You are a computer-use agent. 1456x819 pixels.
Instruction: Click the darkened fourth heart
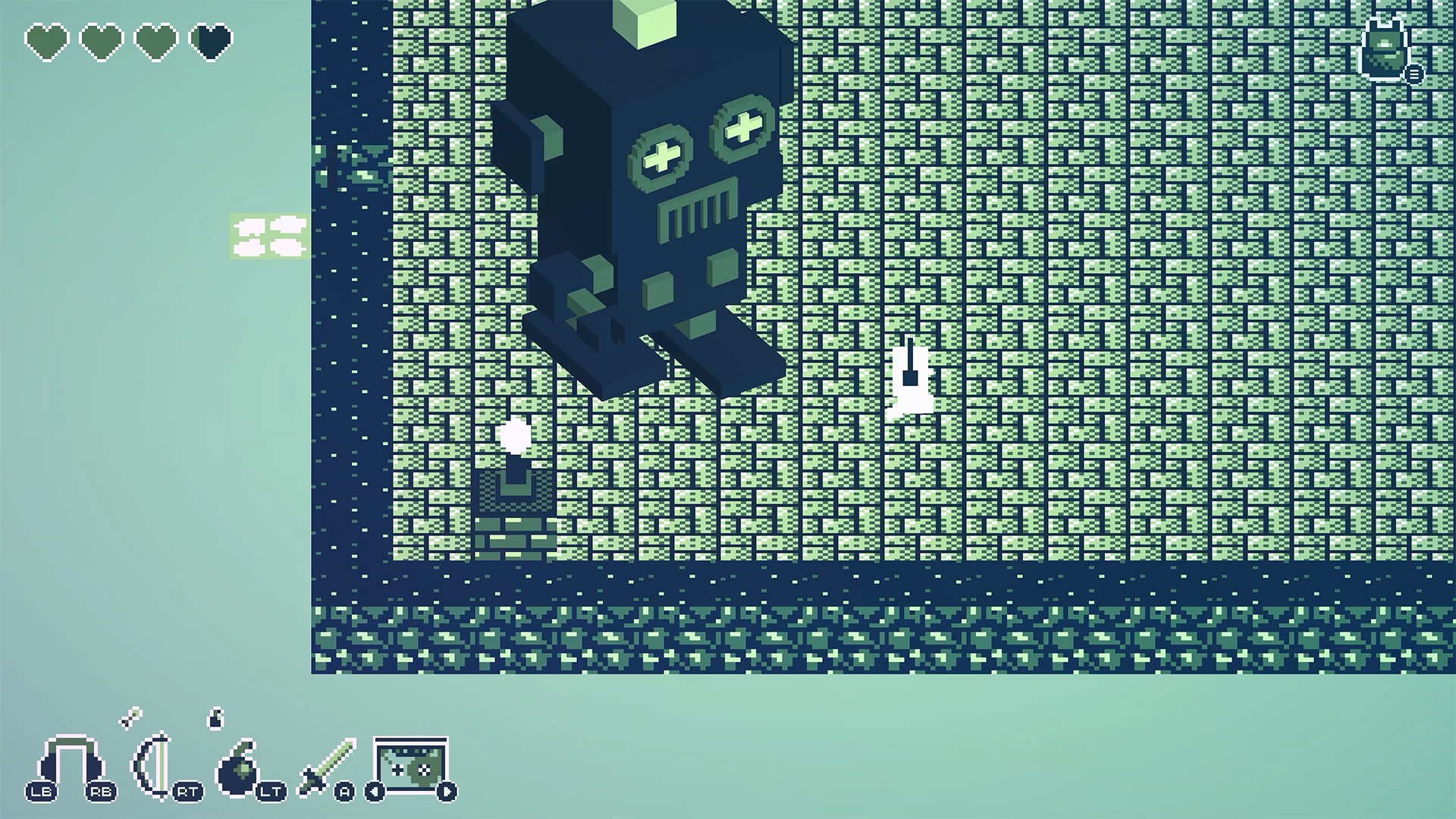click(x=208, y=42)
